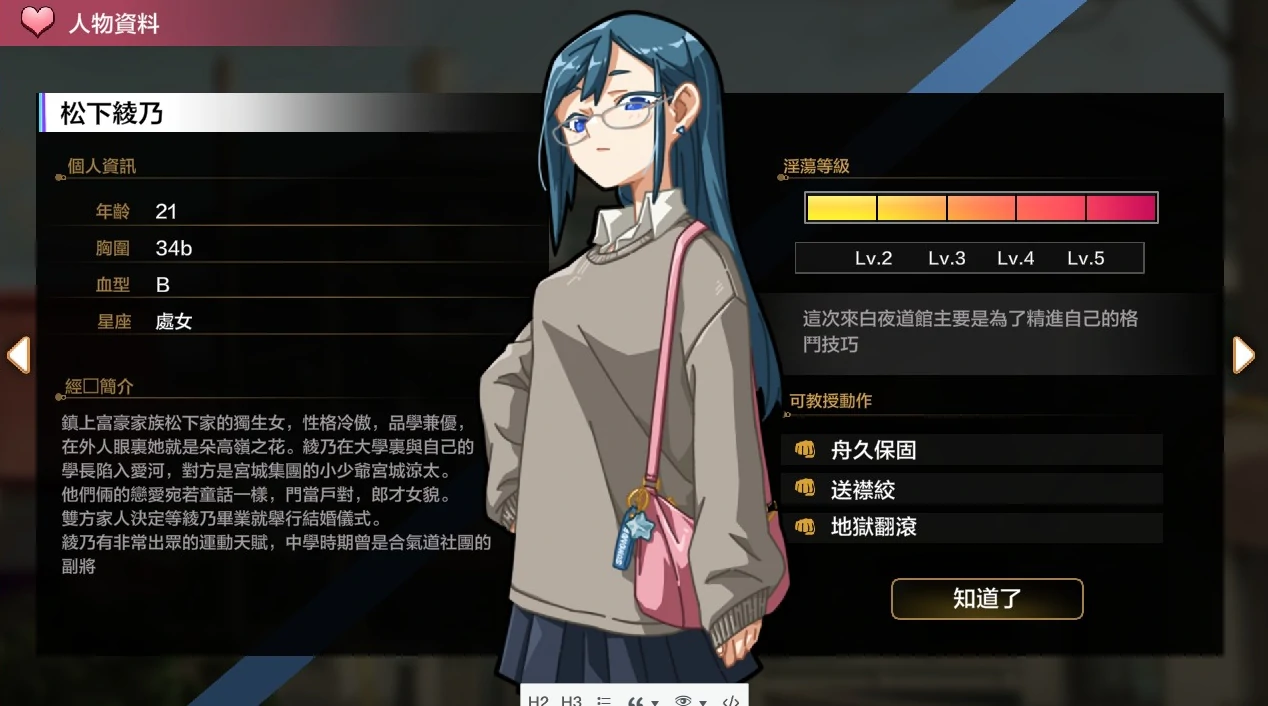1268x706 pixels.
Task: Click the H2 heading toolbar button
Action: (538, 700)
